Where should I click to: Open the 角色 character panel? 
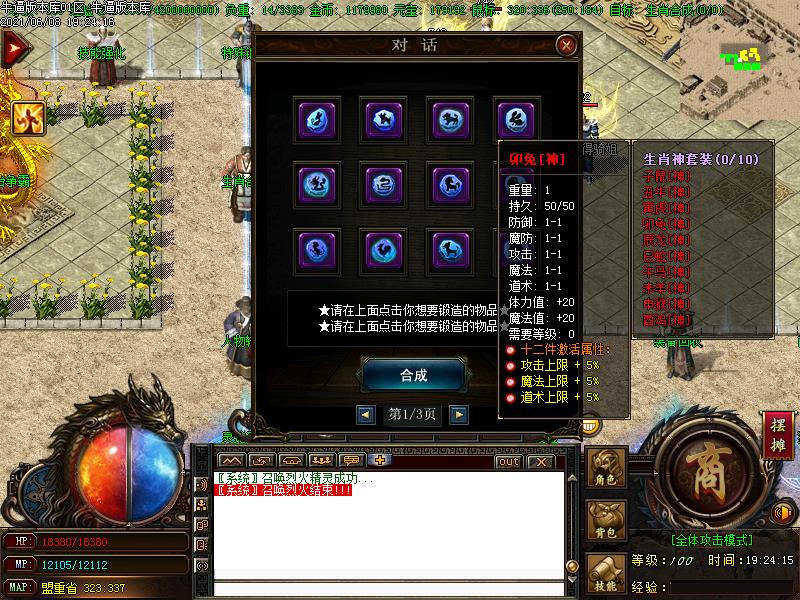coord(606,470)
